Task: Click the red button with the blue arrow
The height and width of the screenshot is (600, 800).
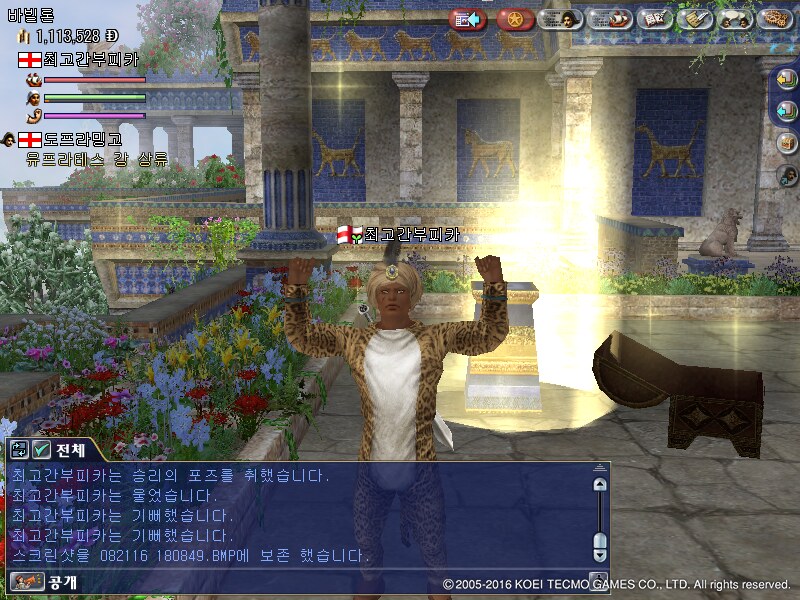Action: coord(468,19)
